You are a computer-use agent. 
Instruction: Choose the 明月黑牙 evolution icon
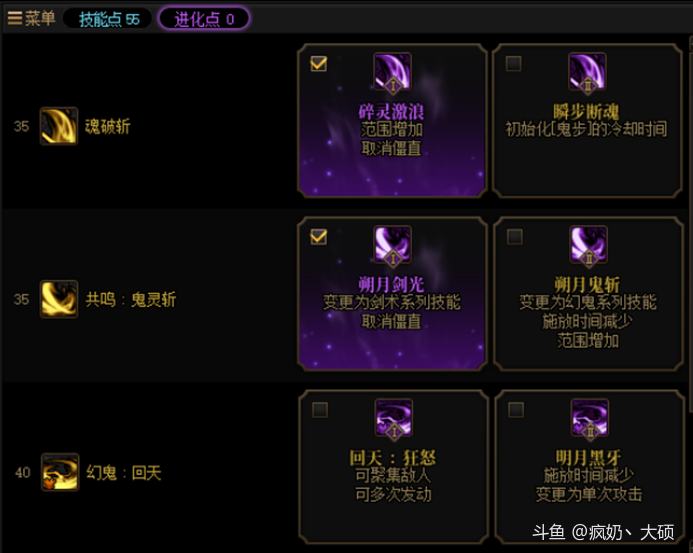[587, 418]
